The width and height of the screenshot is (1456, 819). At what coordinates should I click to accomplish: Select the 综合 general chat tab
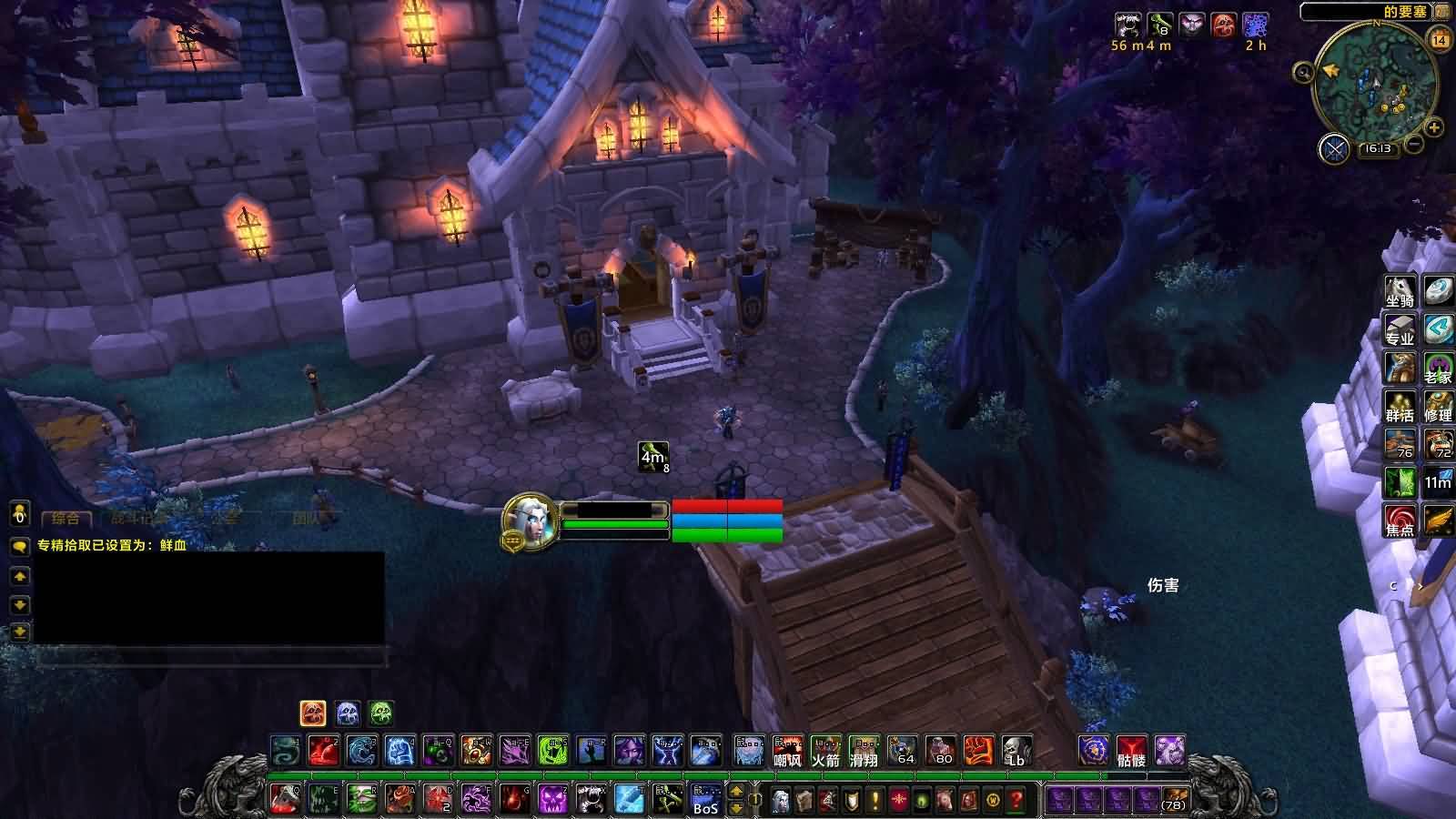[x=66, y=519]
